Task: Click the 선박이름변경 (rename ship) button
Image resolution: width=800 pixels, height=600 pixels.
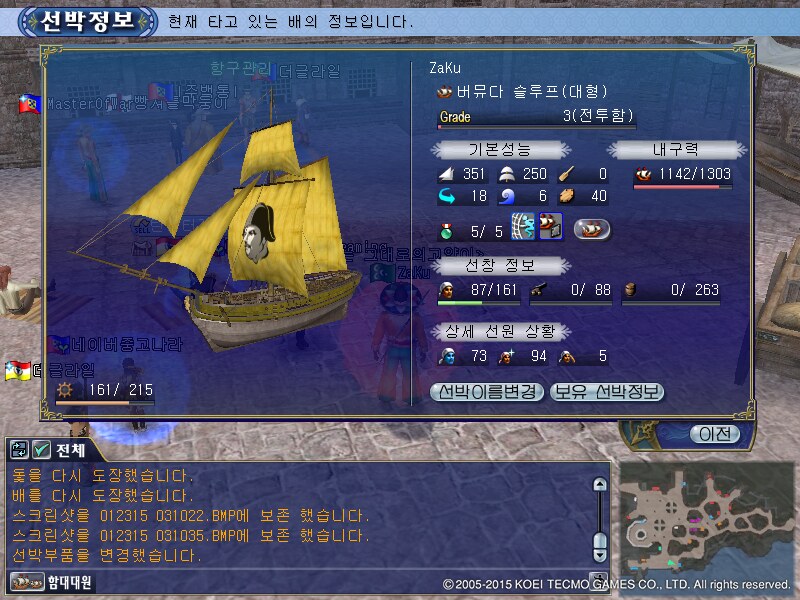Action: (487, 391)
